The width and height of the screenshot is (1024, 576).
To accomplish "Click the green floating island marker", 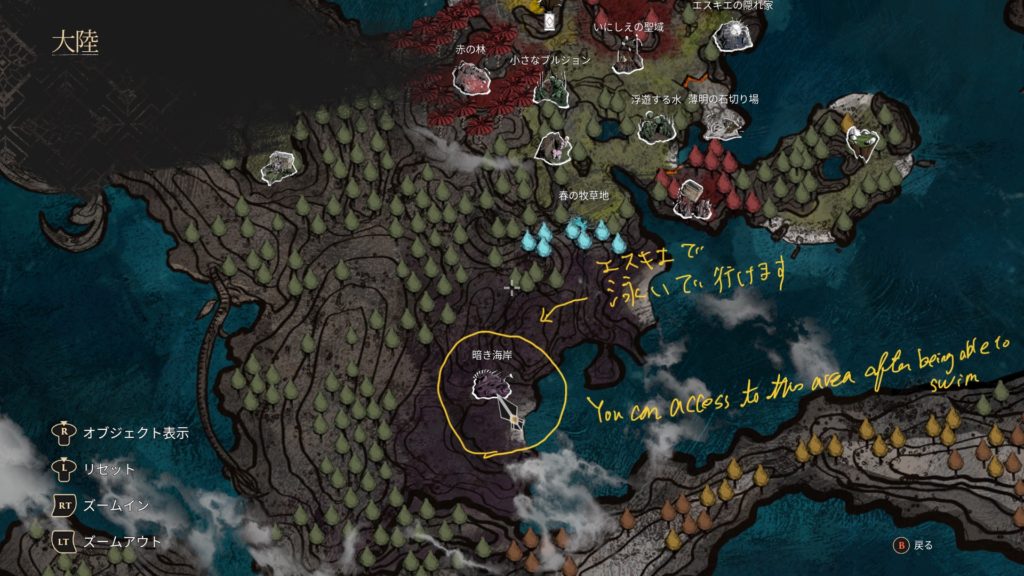I will 861,141.
